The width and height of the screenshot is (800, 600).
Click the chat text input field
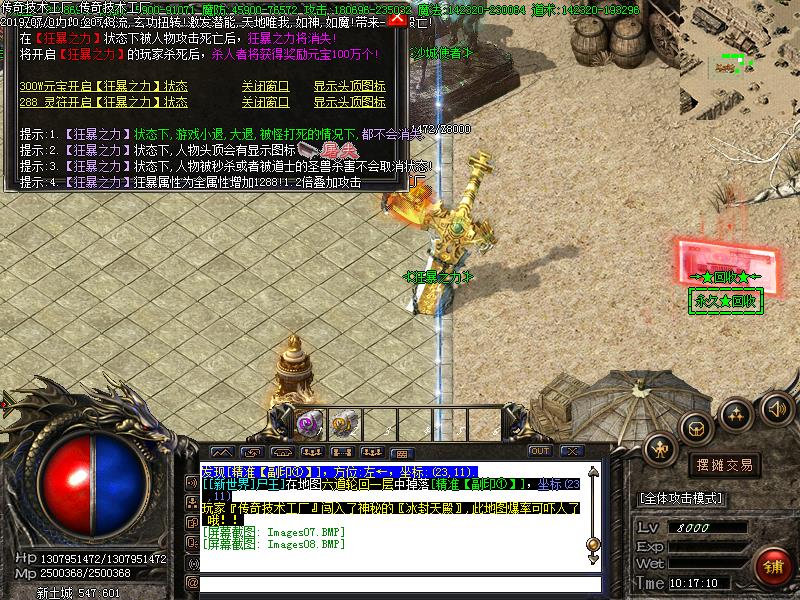(x=400, y=583)
